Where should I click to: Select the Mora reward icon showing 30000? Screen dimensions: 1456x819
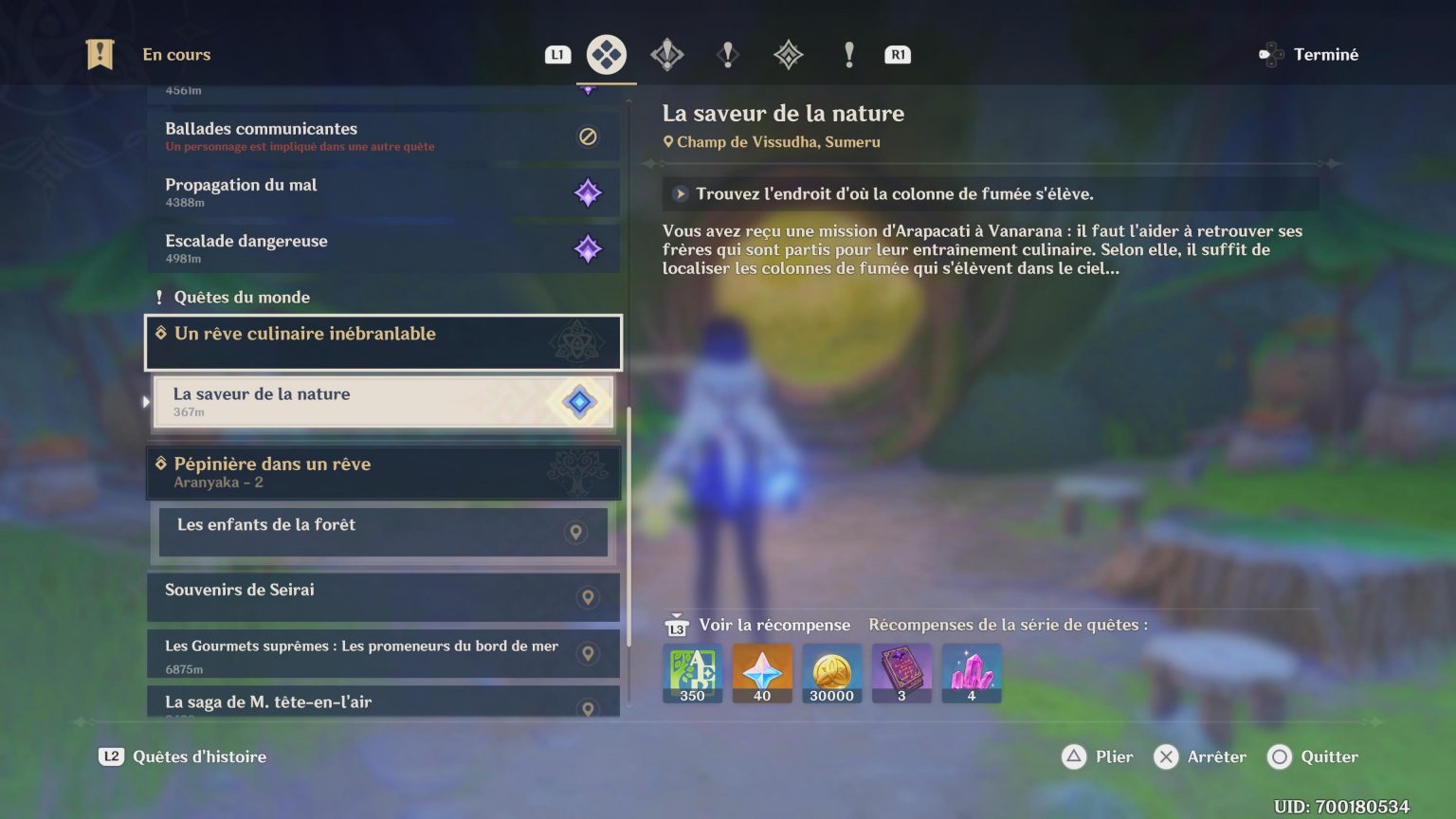pos(832,673)
